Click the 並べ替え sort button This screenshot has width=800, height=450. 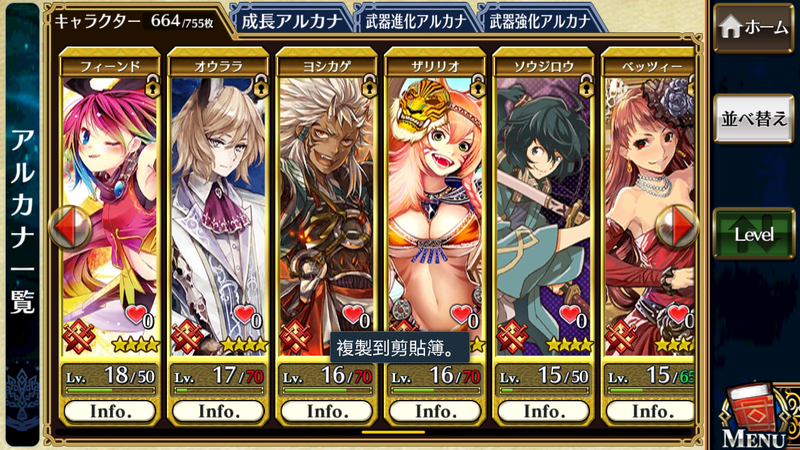click(756, 117)
